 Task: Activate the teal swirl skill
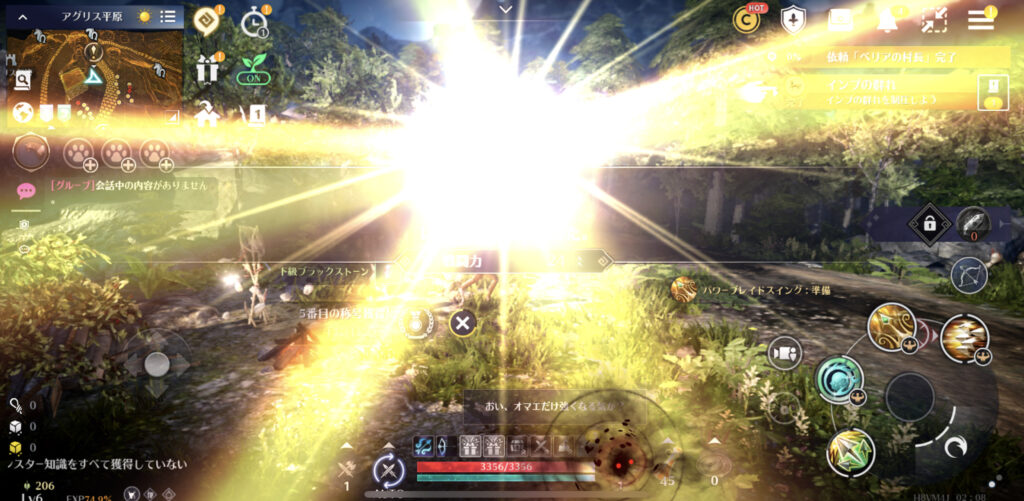(838, 379)
